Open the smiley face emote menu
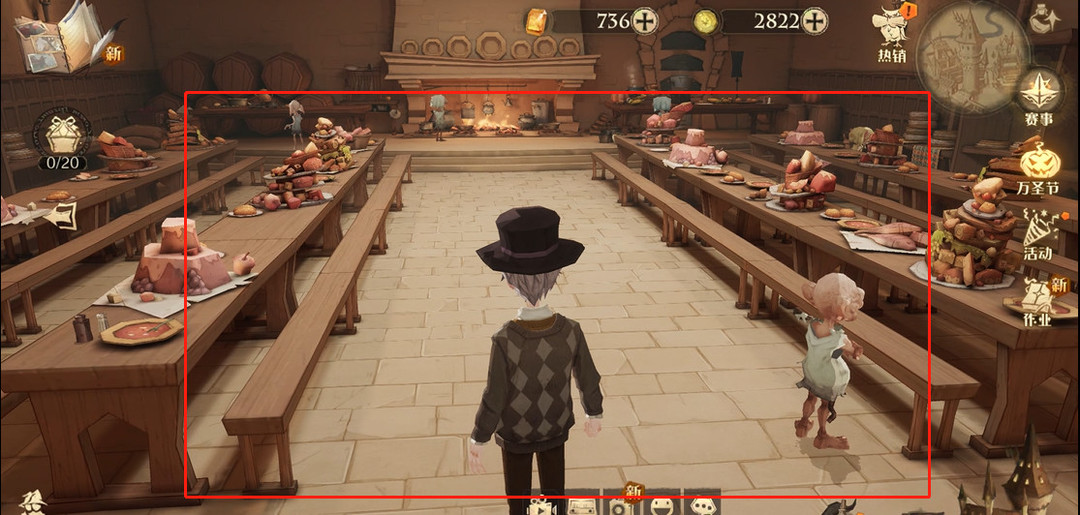The height and width of the screenshot is (515, 1080). [663, 506]
